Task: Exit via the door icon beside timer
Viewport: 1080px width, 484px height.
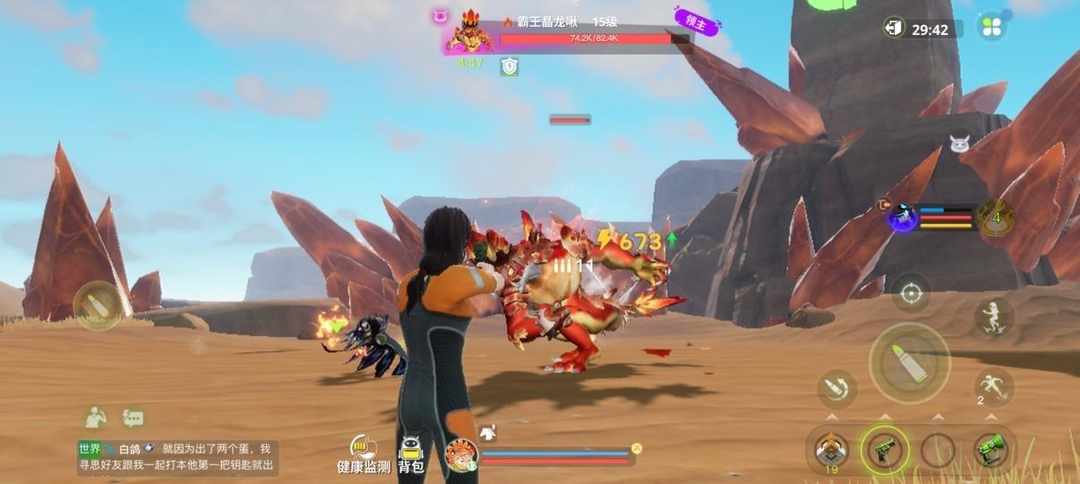Action: pyautogui.click(x=894, y=28)
